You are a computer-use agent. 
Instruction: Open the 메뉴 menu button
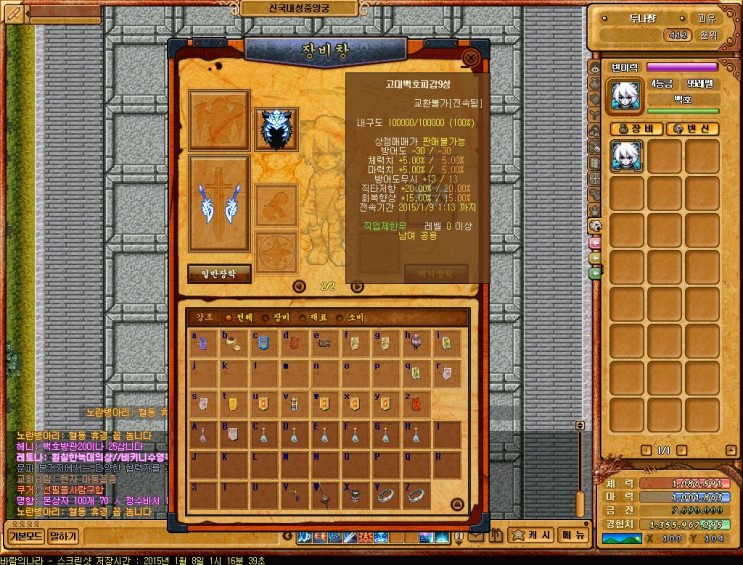click(573, 535)
